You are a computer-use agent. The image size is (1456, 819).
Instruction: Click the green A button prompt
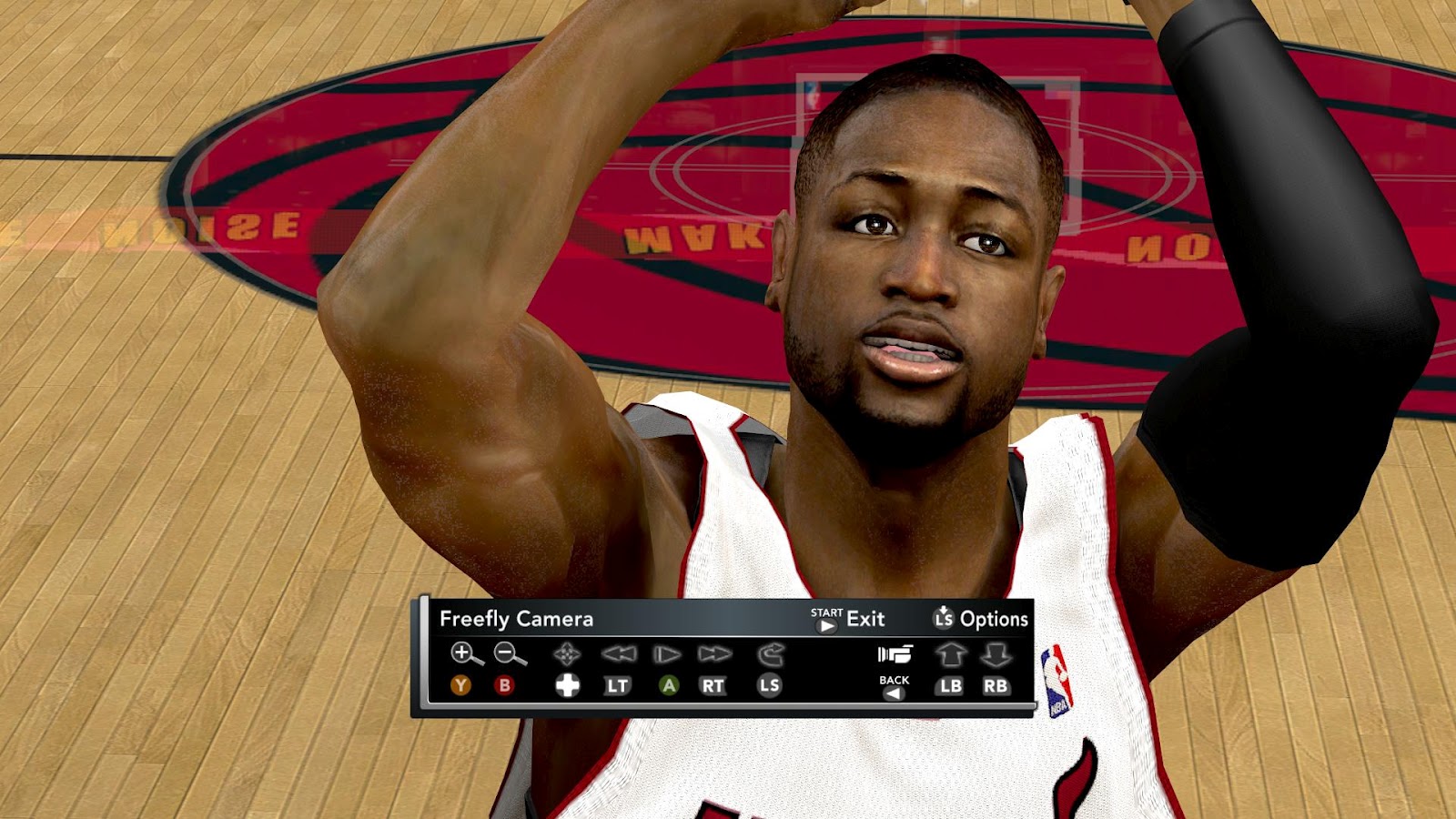667,687
